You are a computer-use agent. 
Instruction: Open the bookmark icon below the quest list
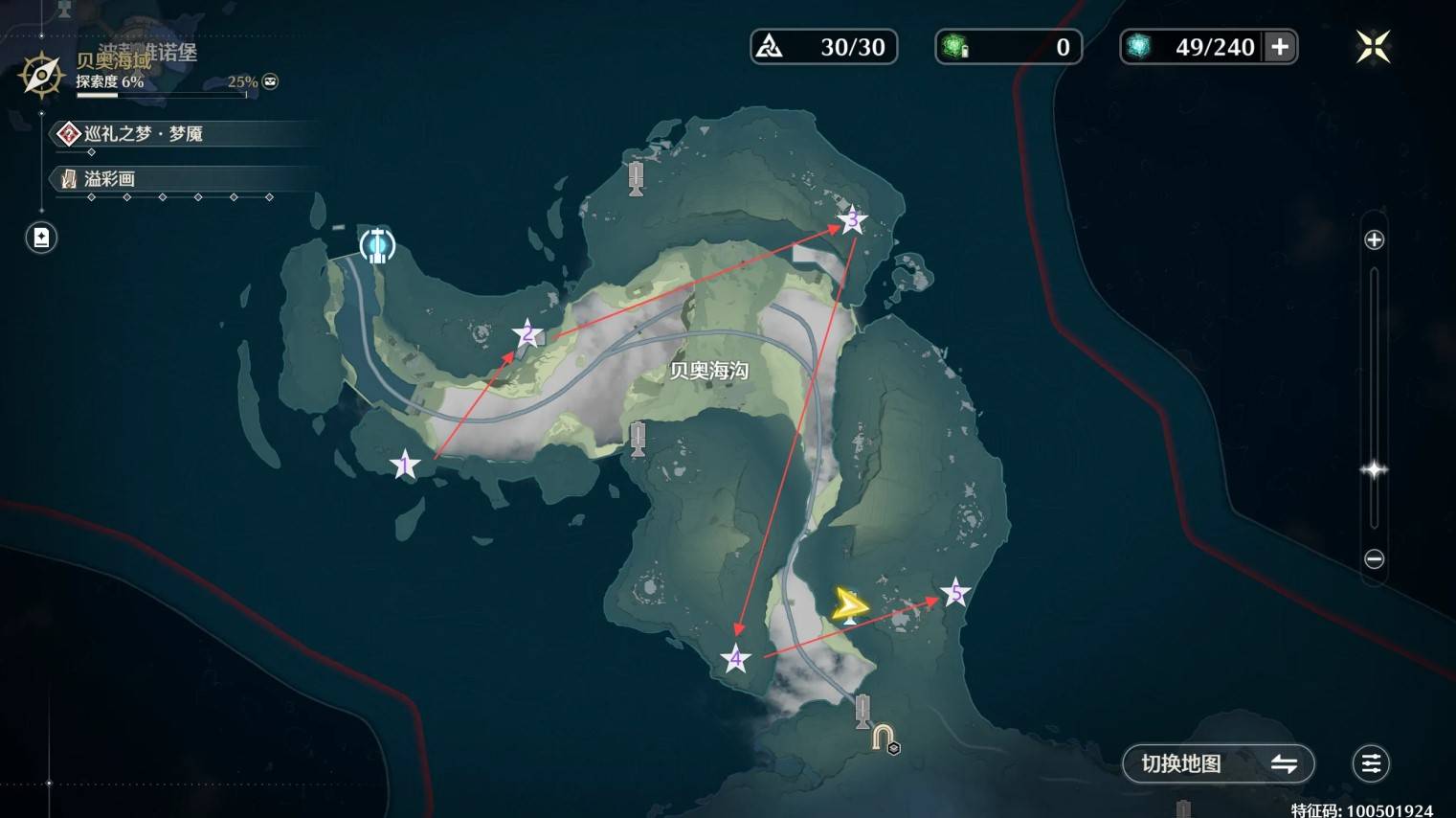tap(41, 238)
